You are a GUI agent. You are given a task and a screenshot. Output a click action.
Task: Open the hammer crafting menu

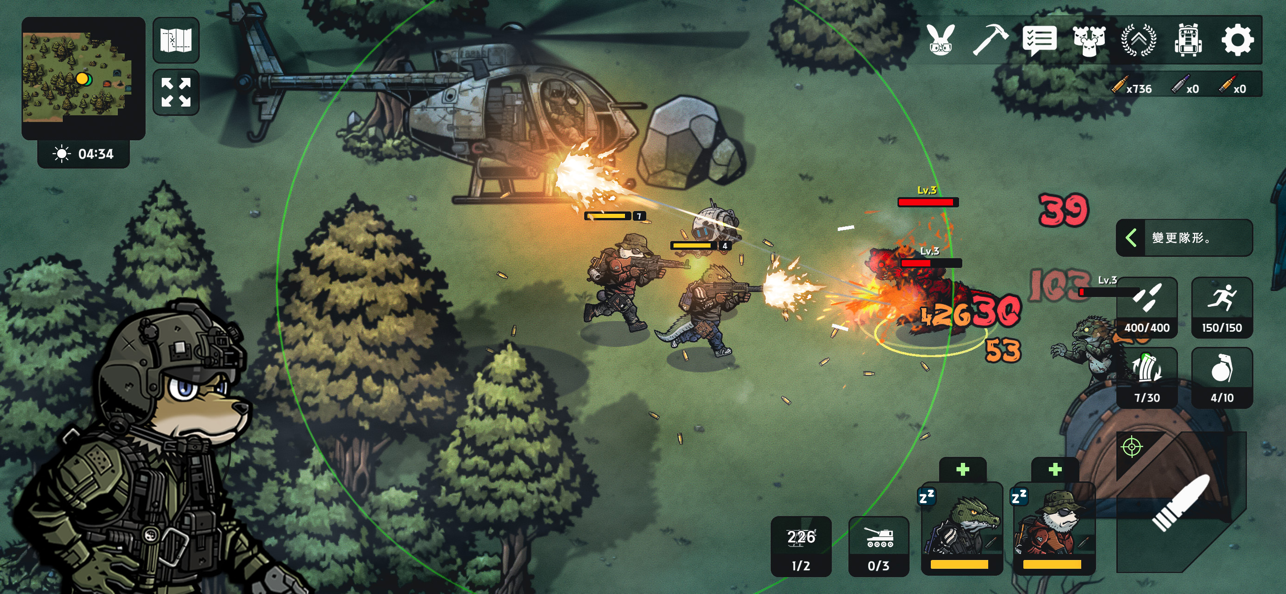pos(990,40)
